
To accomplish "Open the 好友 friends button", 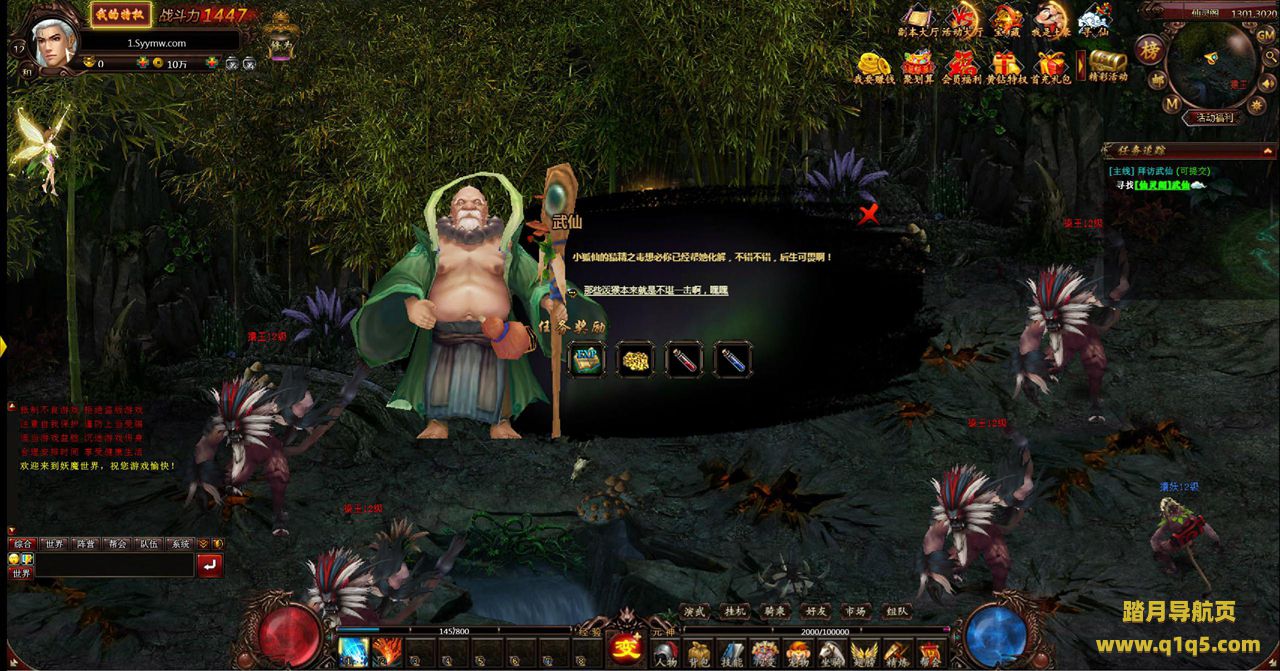I will (815, 610).
